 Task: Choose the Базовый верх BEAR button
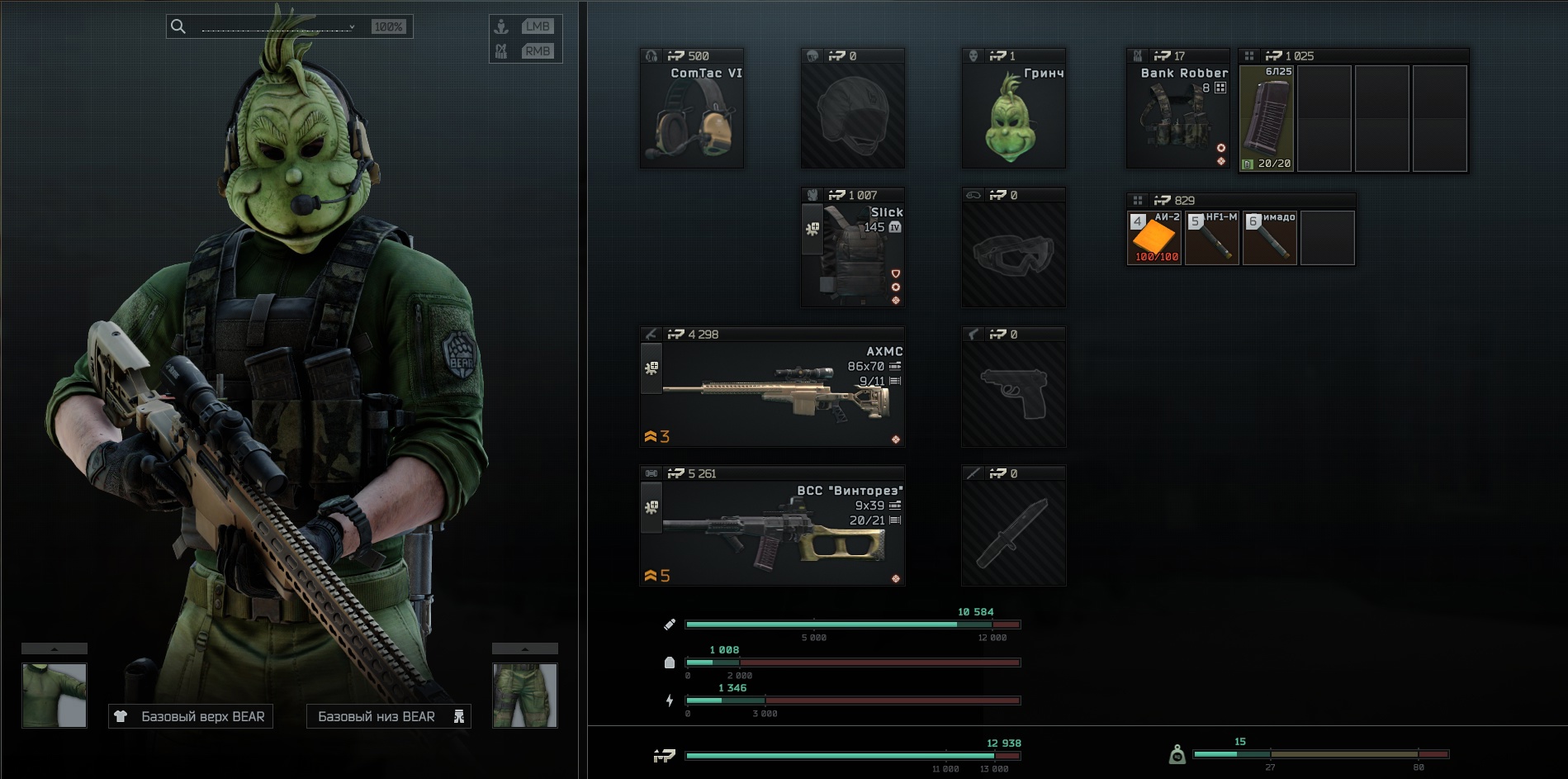click(x=191, y=716)
